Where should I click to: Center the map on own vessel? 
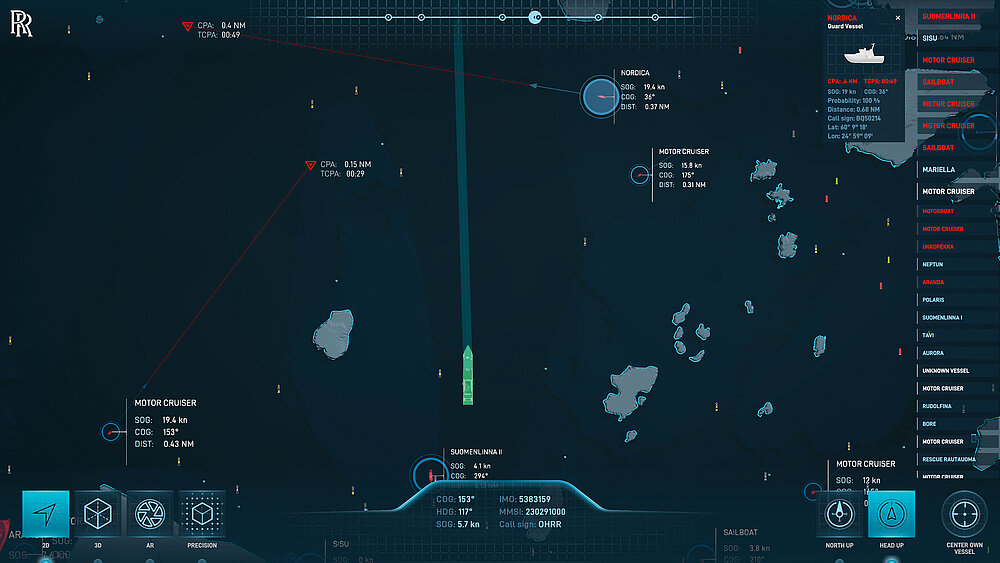[x=964, y=514]
